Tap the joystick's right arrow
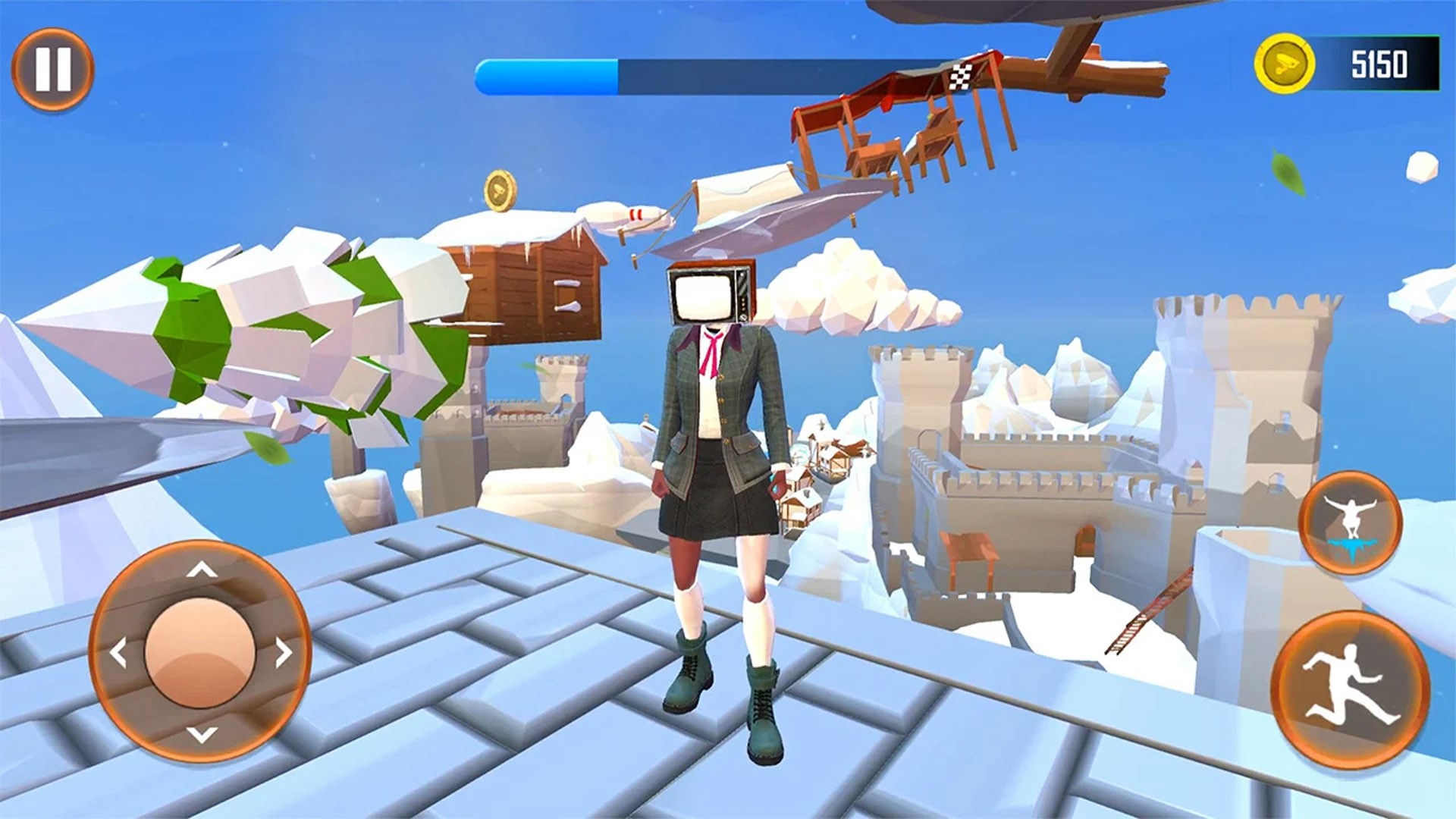 284,652
